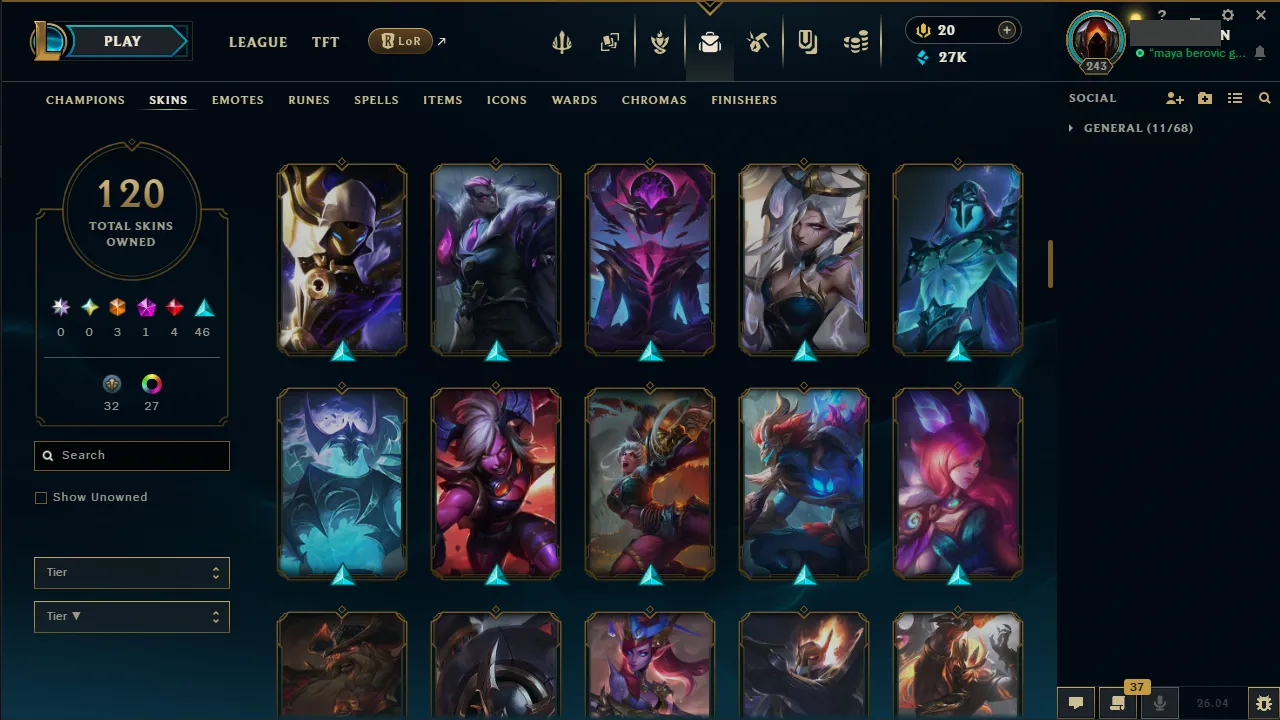Expand the GENERAL (11/68) friends group
This screenshot has height=720, width=1280.
(1139, 128)
